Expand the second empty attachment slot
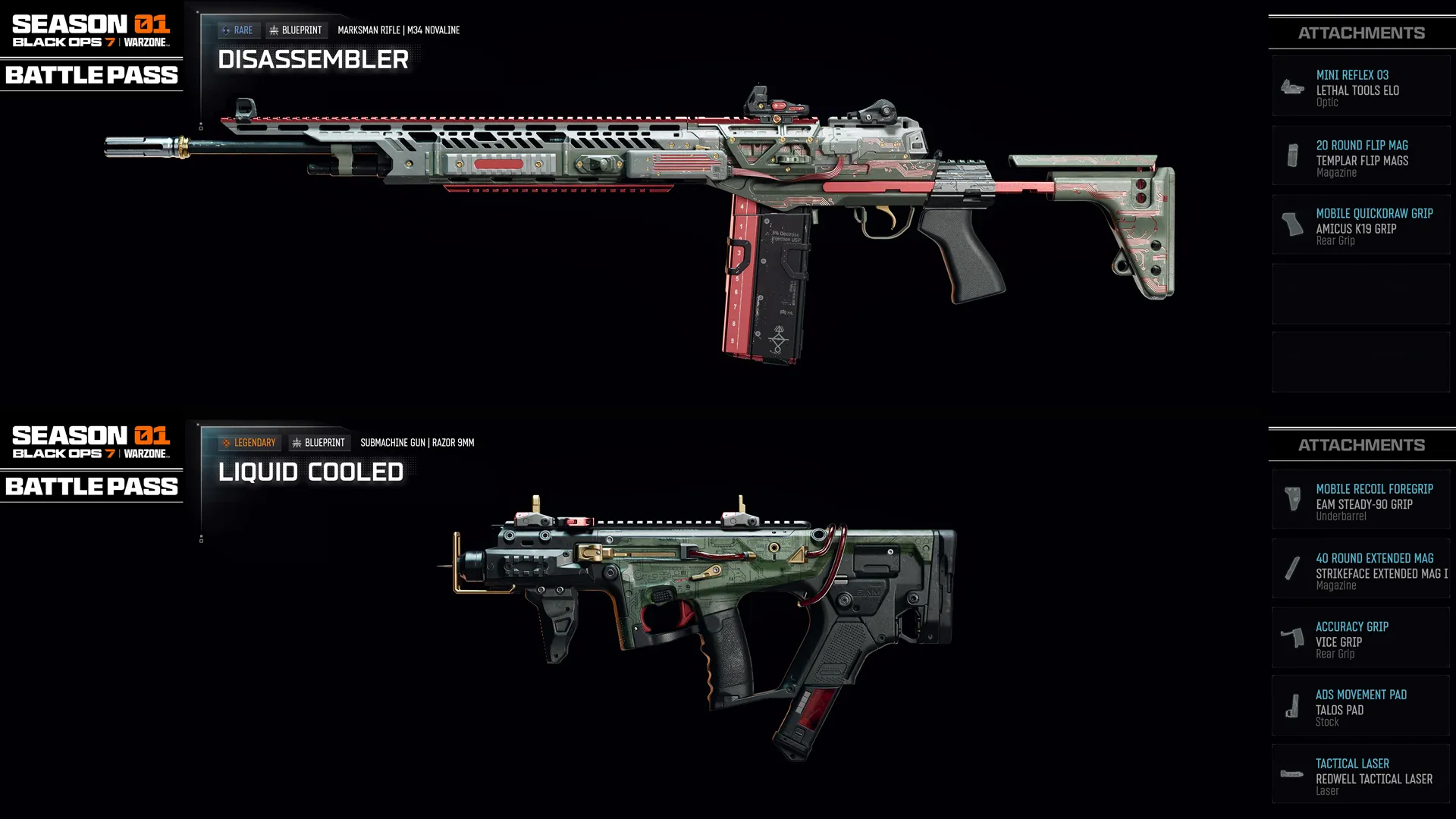Screen dimensions: 1456x819 coord(1361,362)
